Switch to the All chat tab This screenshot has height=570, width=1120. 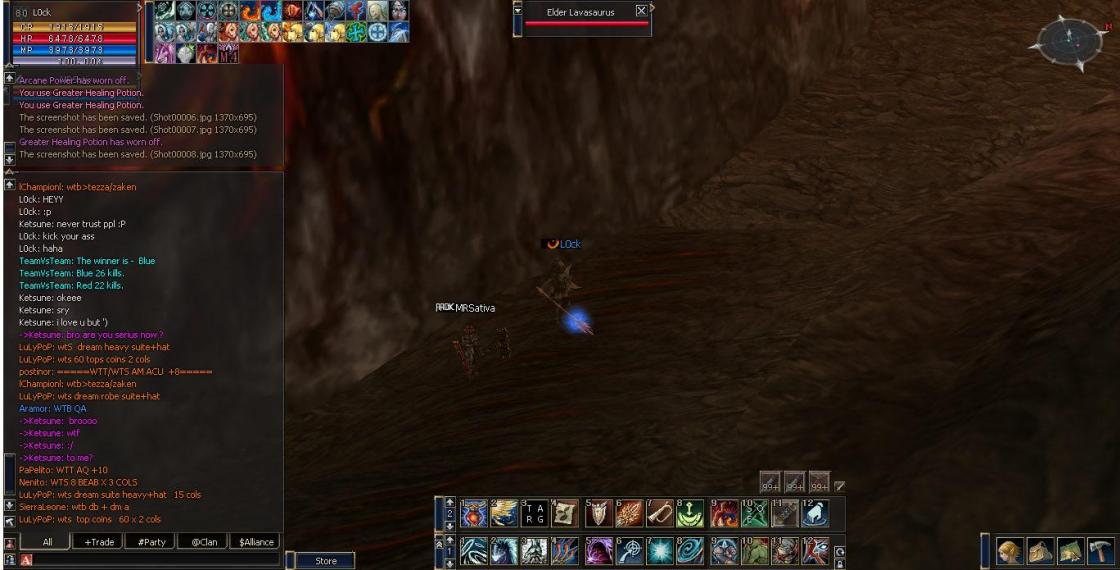tap(46, 542)
